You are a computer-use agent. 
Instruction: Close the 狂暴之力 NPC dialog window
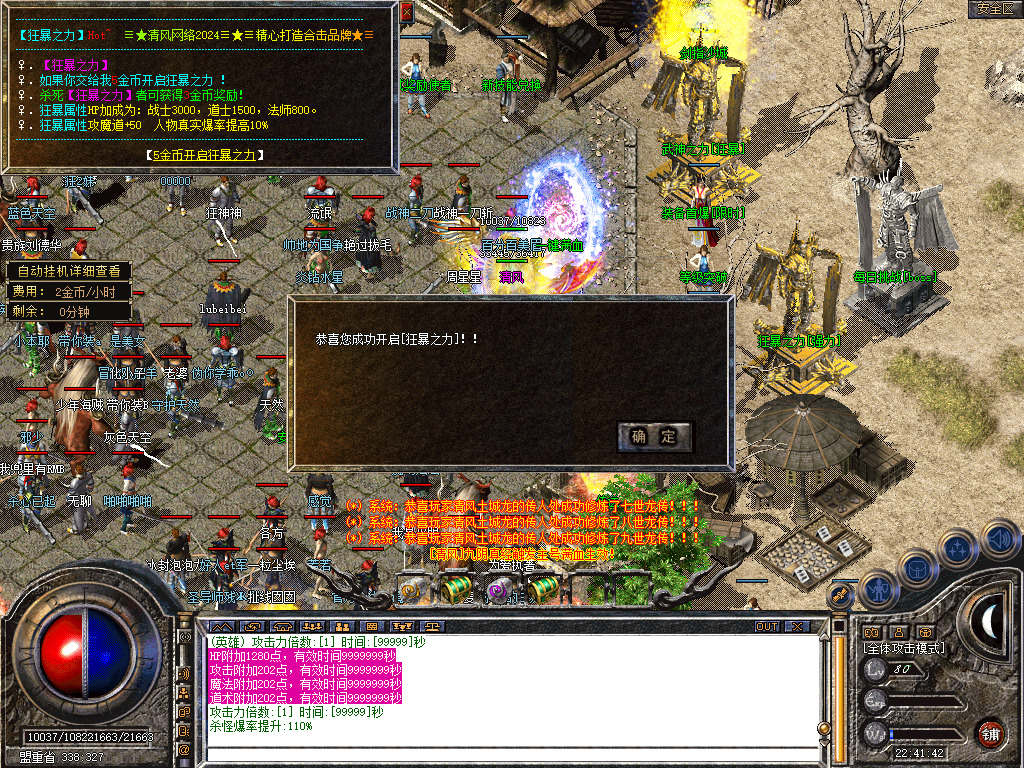pyautogui.click(x=406, y=13)
